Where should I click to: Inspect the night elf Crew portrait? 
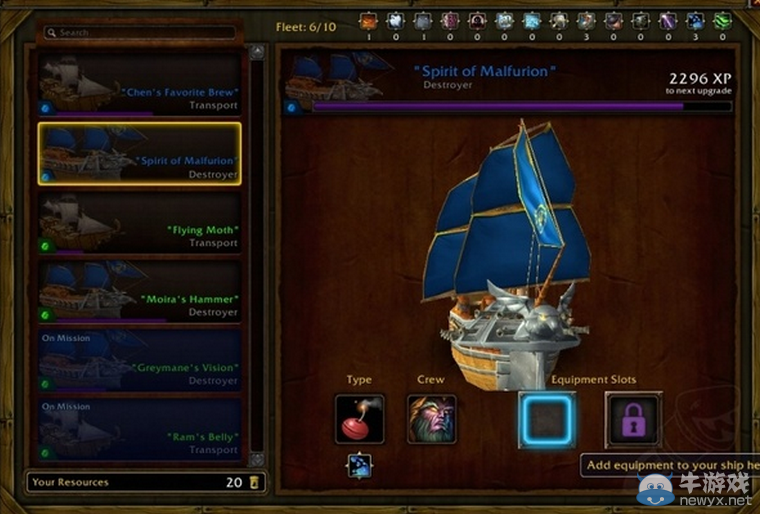tap(432, 419)
